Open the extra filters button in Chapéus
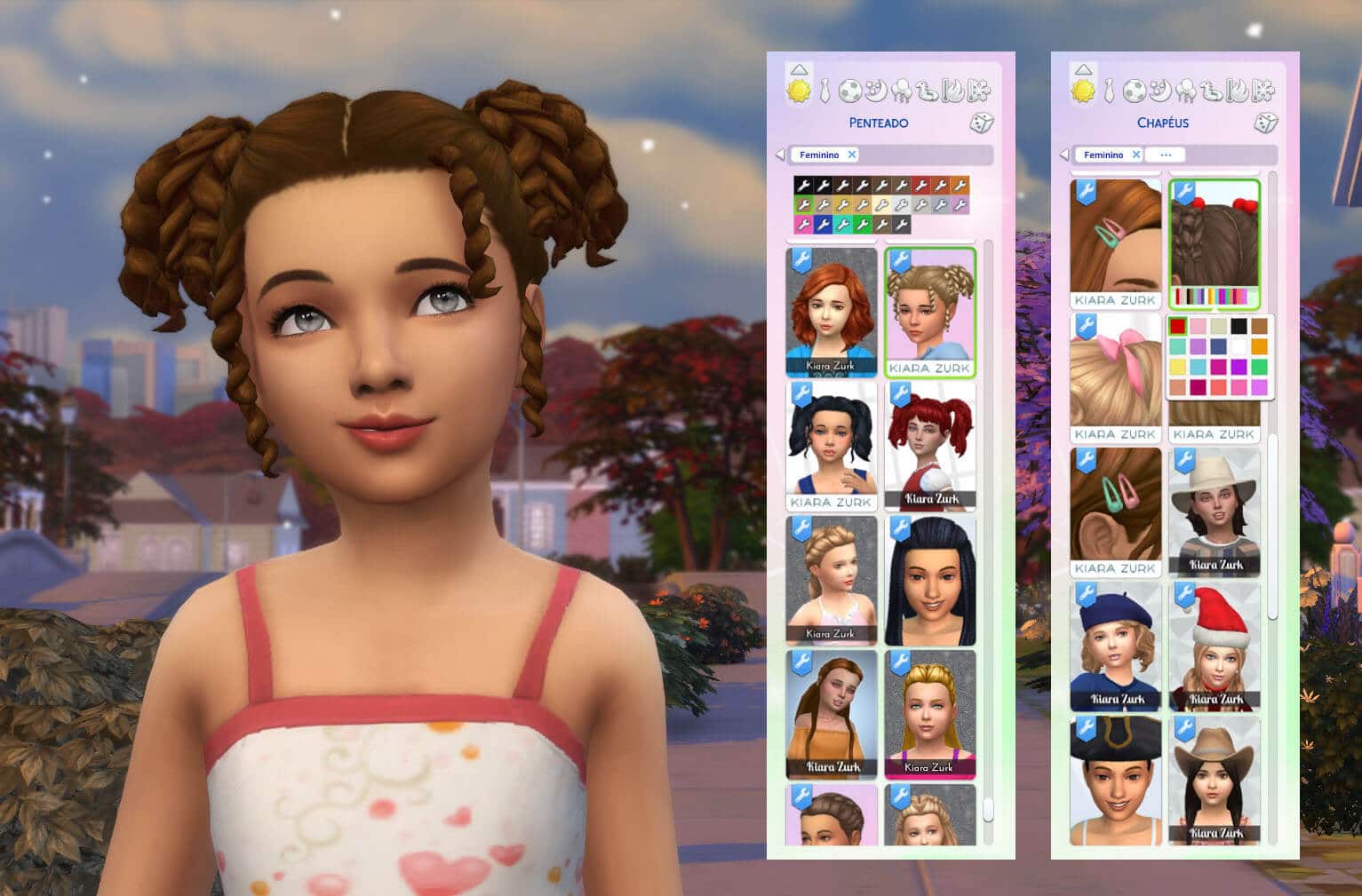Screen dimensions: 1362x896 tap(1165, 155)
